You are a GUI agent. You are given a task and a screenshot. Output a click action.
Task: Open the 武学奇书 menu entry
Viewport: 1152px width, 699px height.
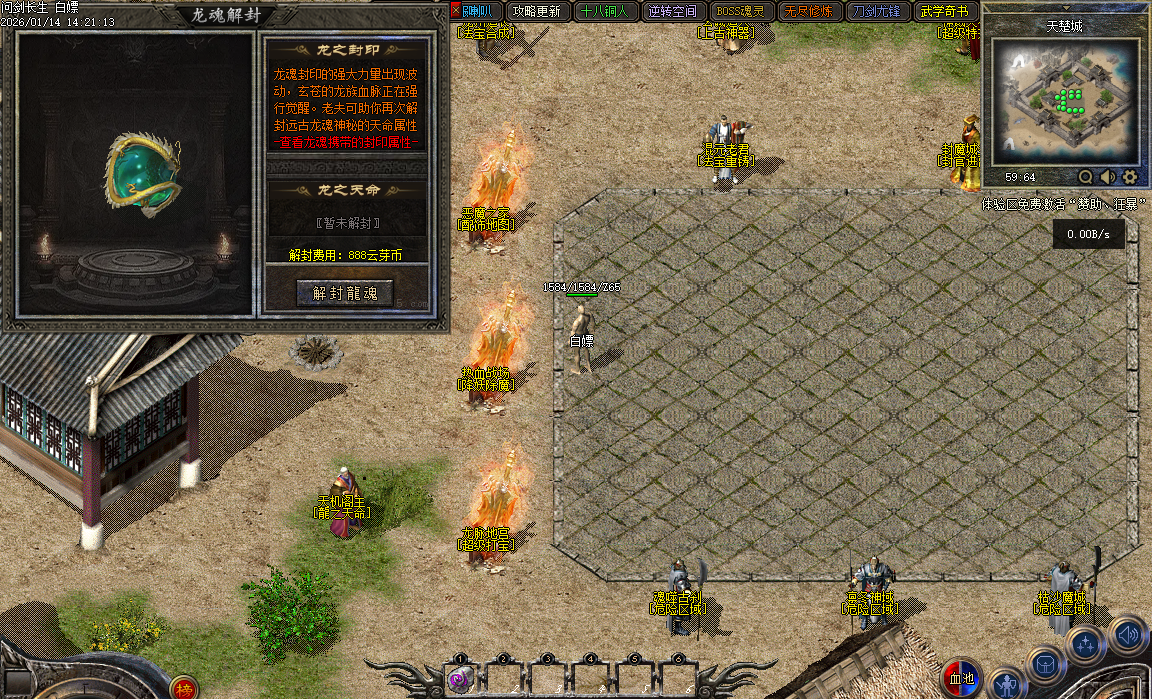pyautogui.click(x=944, y=11)
